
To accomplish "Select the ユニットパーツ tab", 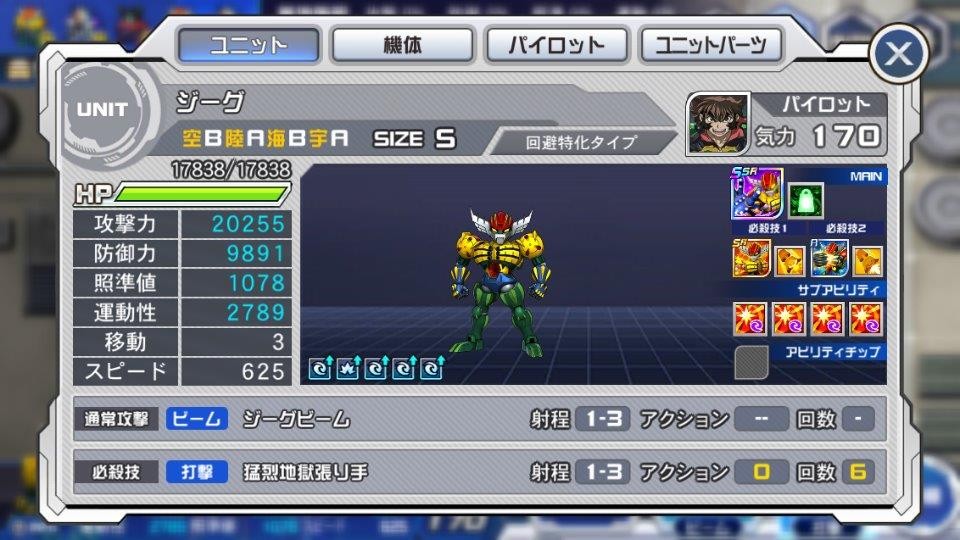I will tap(711, 45).
